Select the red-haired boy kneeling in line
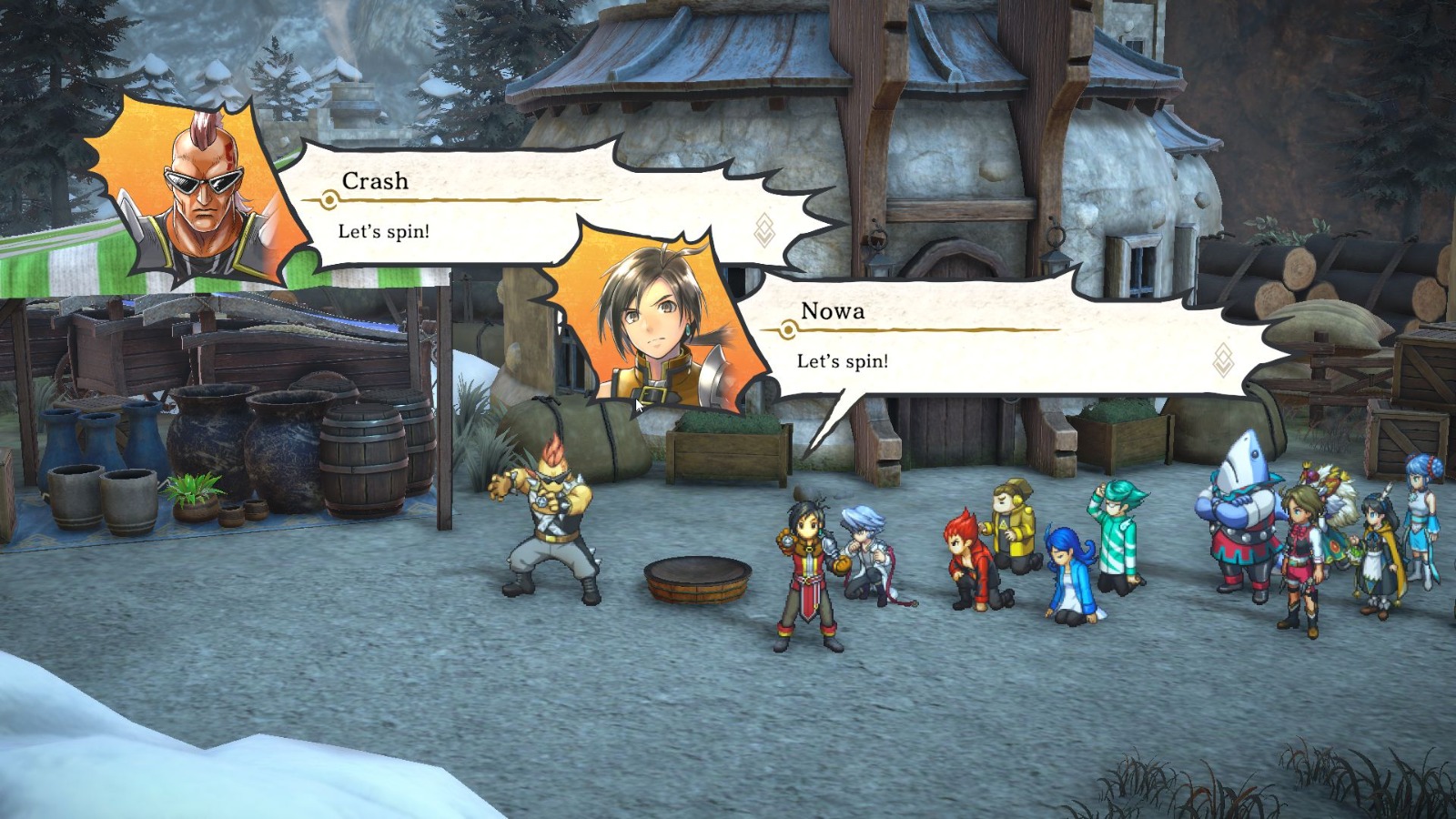1456x819 pixels. (967, 555)
